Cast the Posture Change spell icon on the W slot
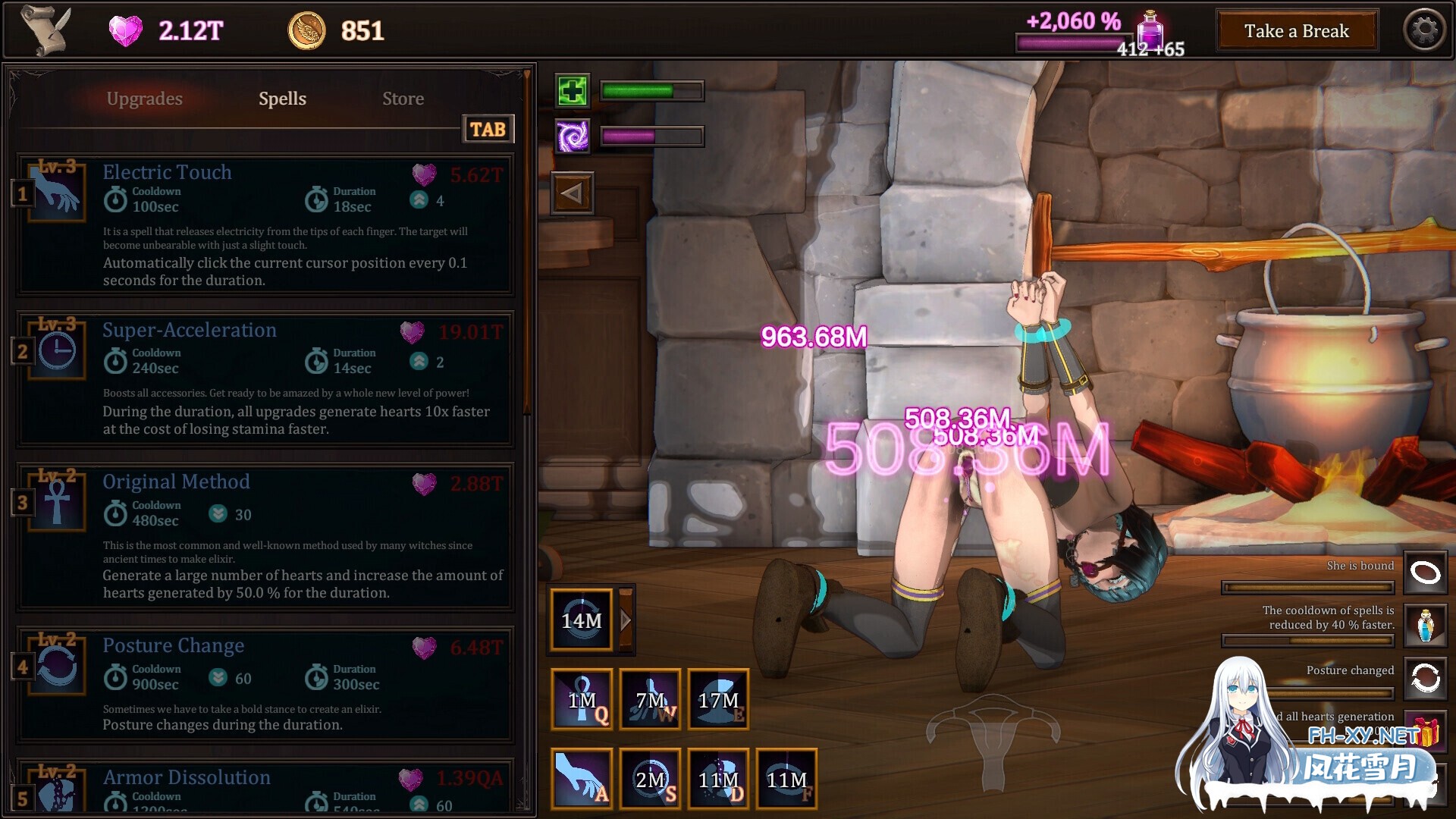The height and width of the screenshot is (819, 1456). 650,698
